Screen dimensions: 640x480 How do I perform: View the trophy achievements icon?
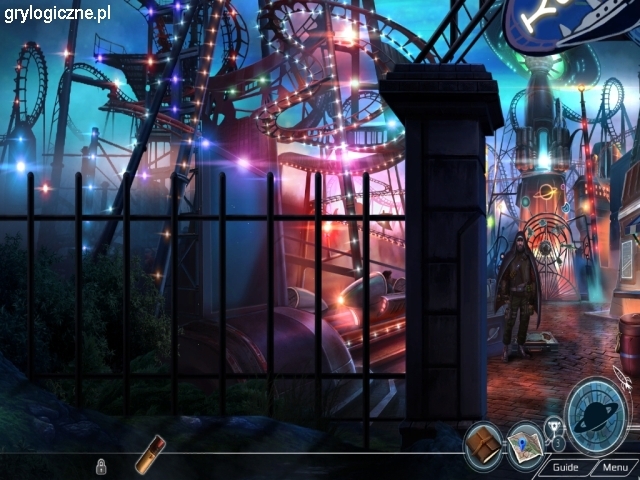click(x=553, y=431)
